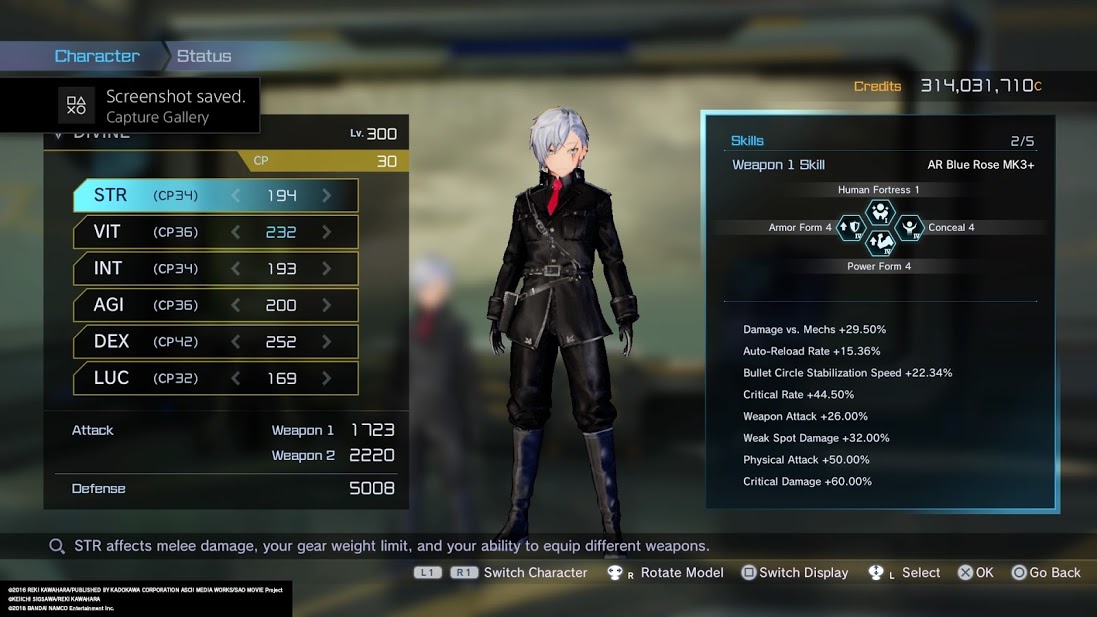Raise LUC using its right arrow
This screenshot has width=1097, height=617.
(327, 378)
